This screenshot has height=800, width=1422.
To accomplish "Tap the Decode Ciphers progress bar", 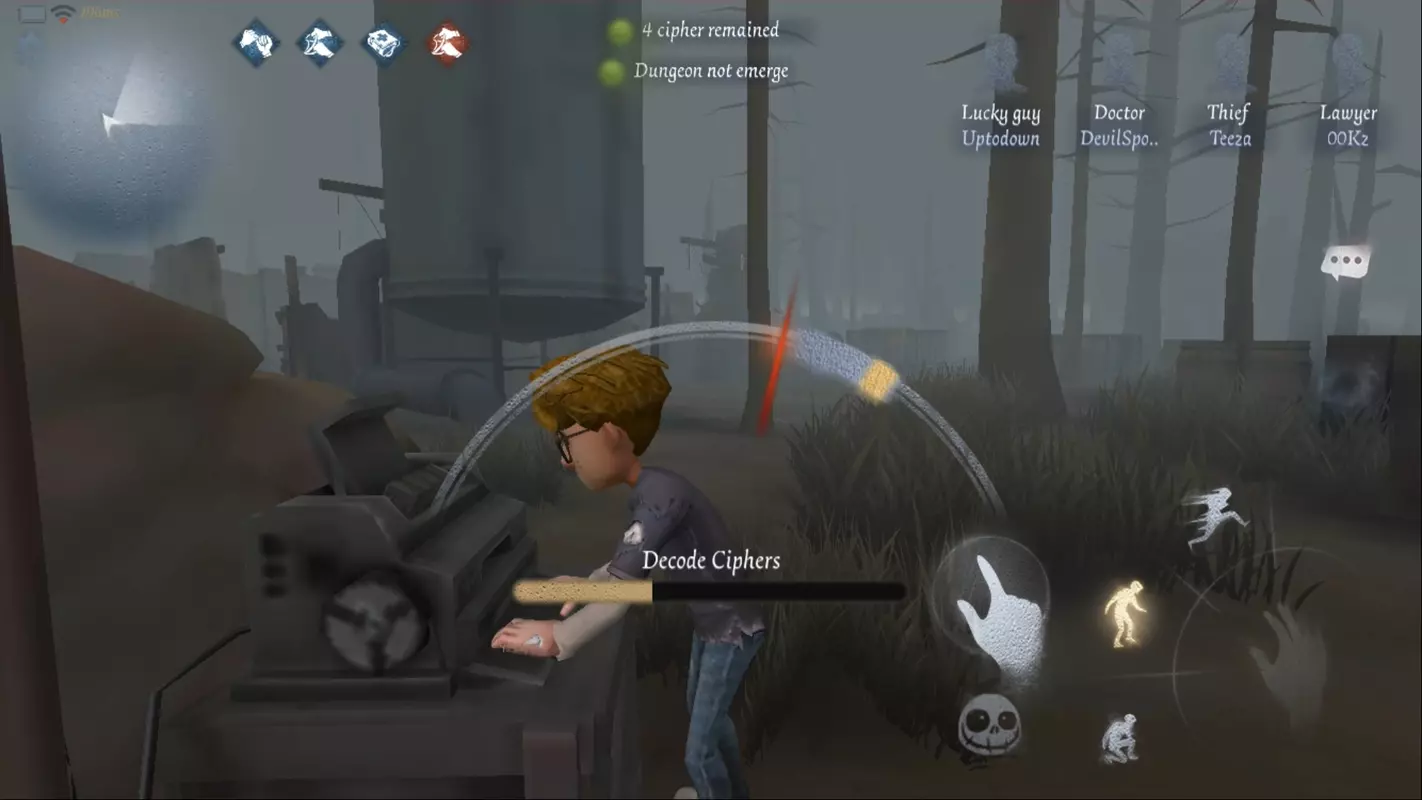I will tap(710, 592).
